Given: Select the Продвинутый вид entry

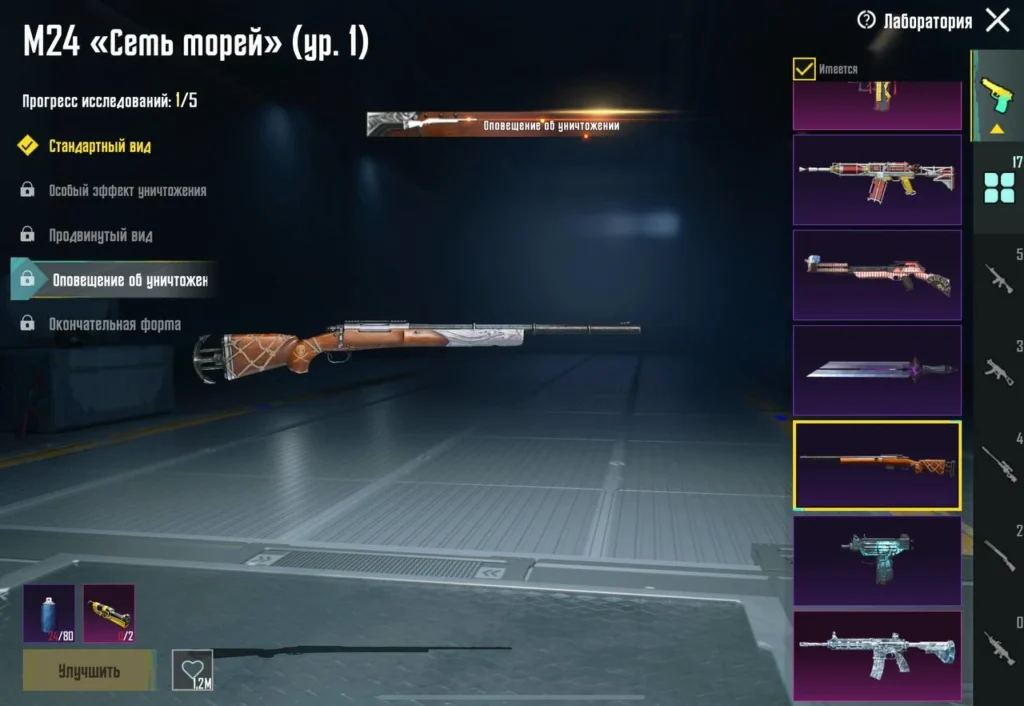Looking at the screenshot, I should coord(100,235).
